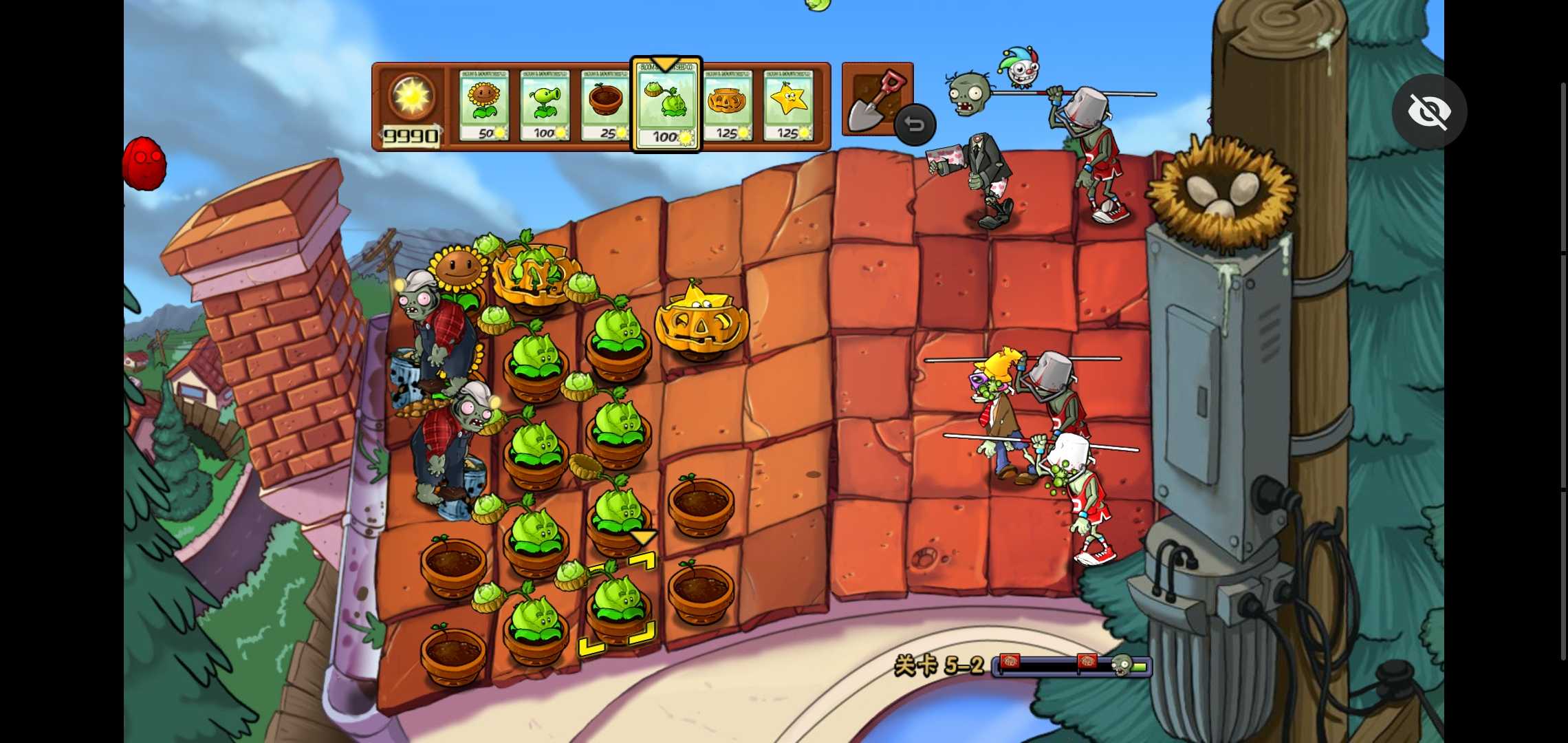
Task: Choose the Pumpkin seed card
Action: pyautogui.click(x=728, y=105)
